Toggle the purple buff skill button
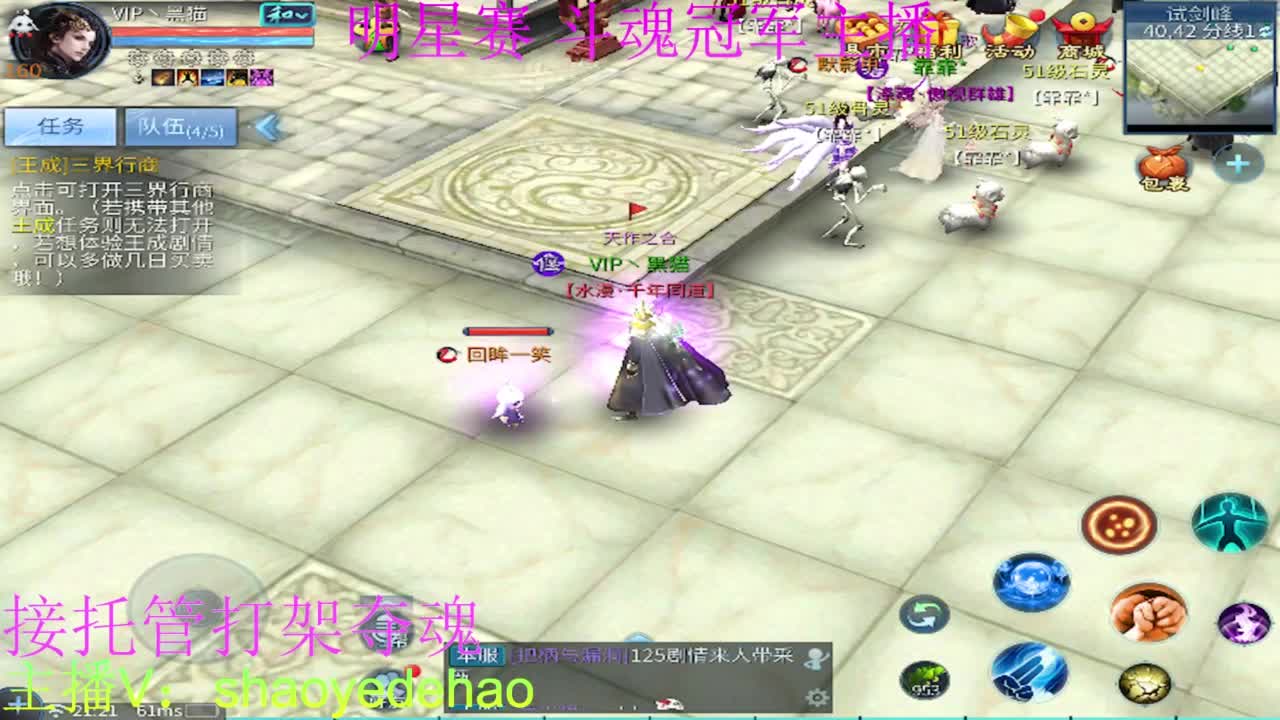Screen dimensions: 1280x720 coord(1243,624)
